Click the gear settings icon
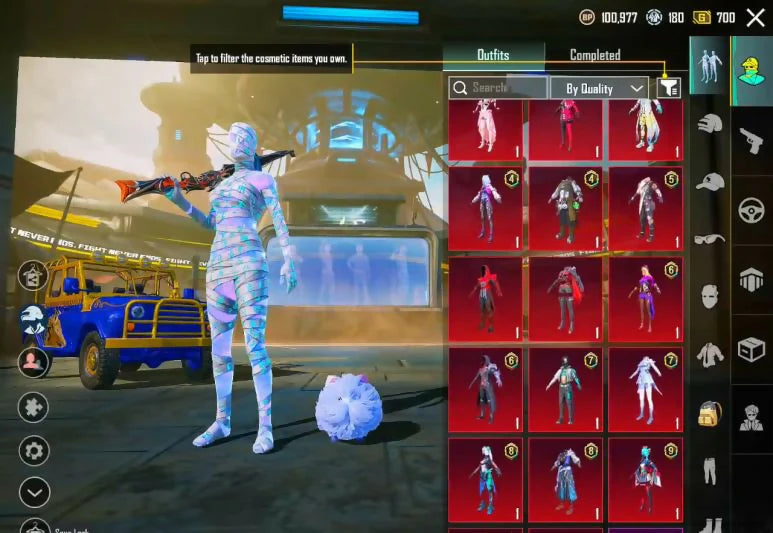This screenshot has width=773, height=533. 34,450
